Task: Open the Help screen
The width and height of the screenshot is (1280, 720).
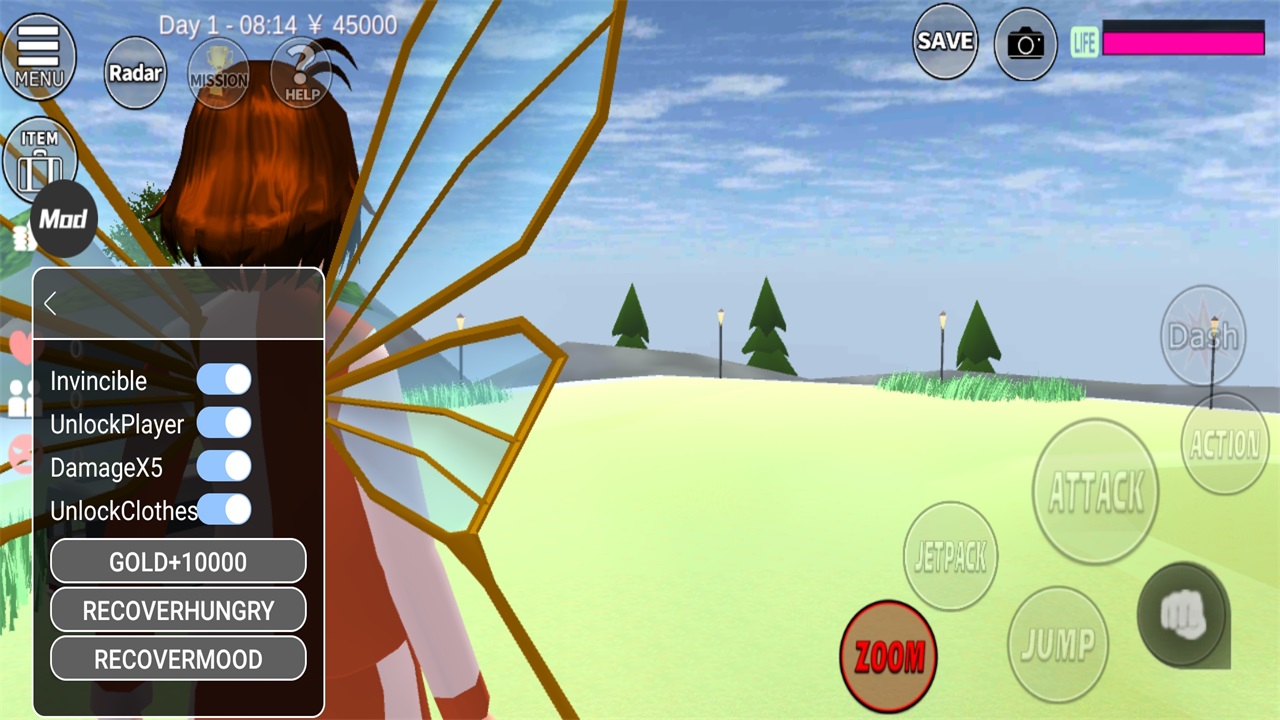Action: tap(301, 73)
